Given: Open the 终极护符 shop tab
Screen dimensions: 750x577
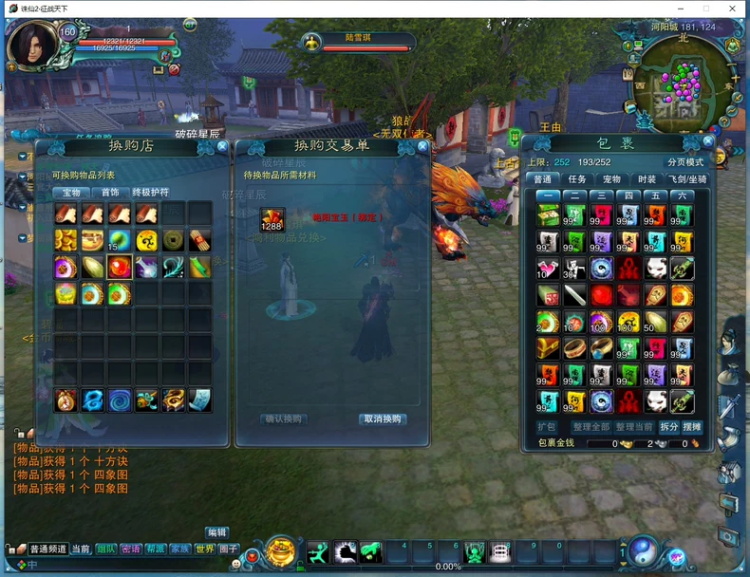Looking at the screenshot, I should click(x=151, y=192).
